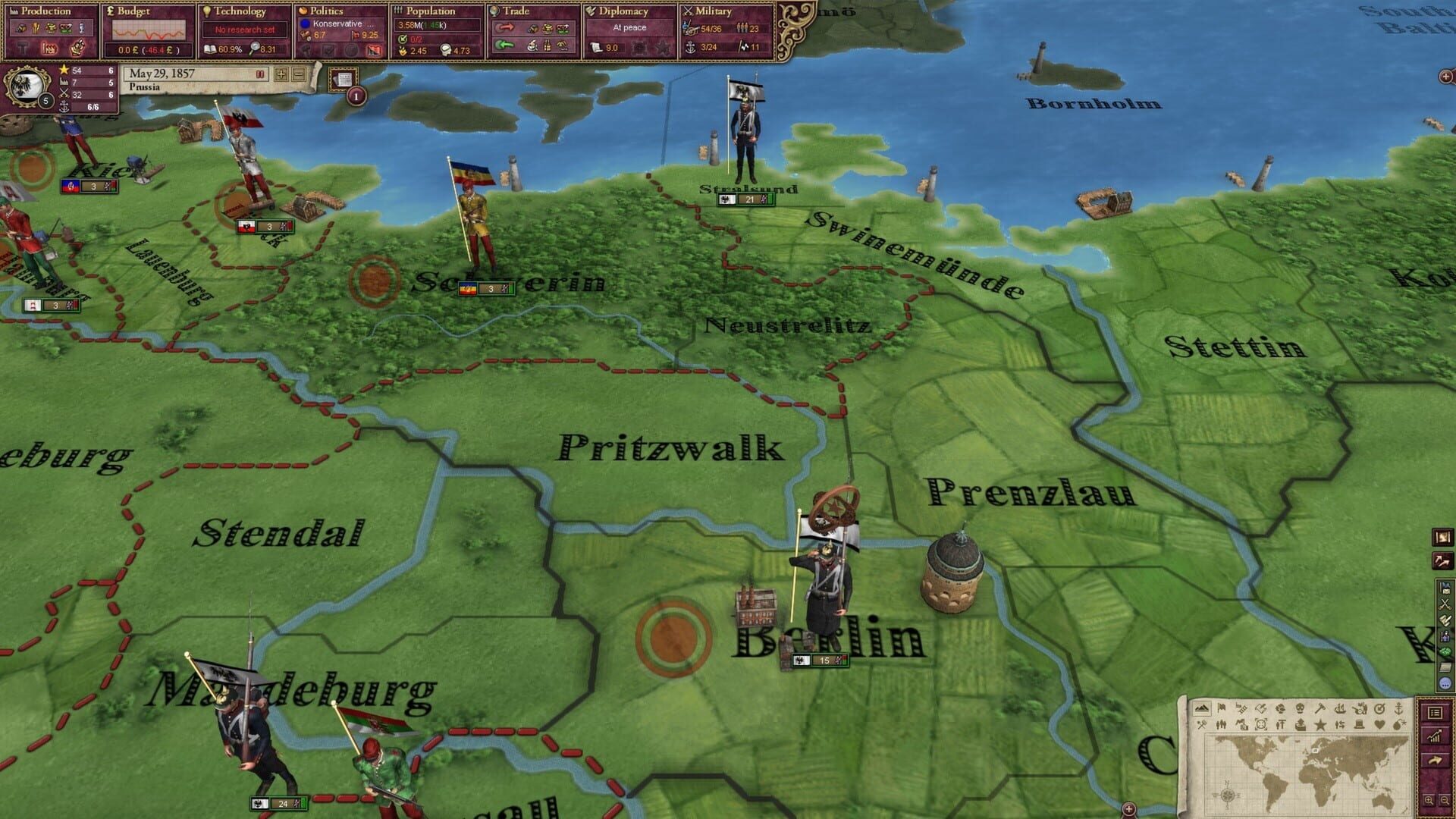The image size is (1456, 819).
Task: Zoom in with the minimap magnifier plus icon
Action: 1429,801
